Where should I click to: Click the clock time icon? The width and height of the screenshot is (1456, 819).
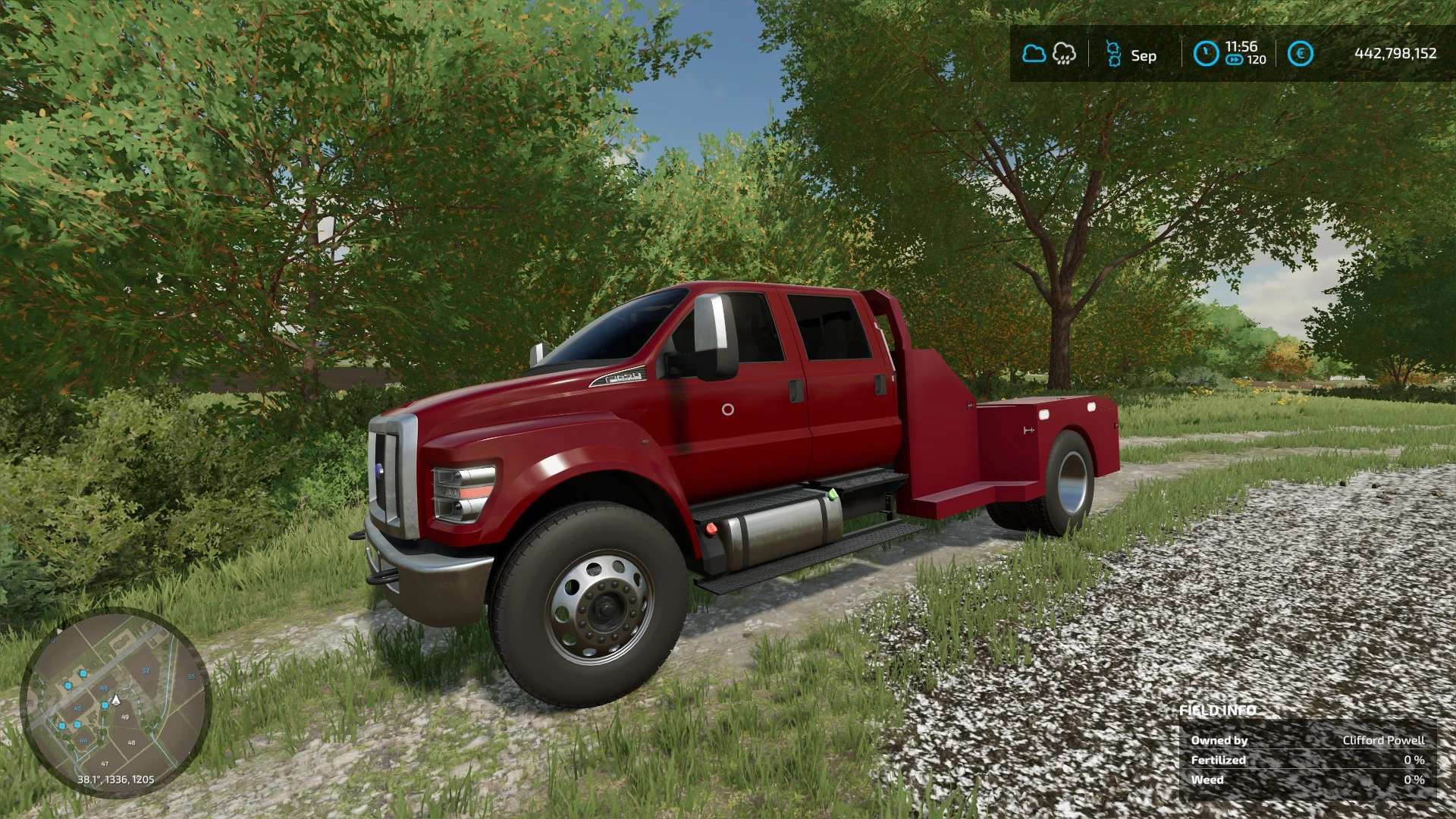click(1206, 54)
